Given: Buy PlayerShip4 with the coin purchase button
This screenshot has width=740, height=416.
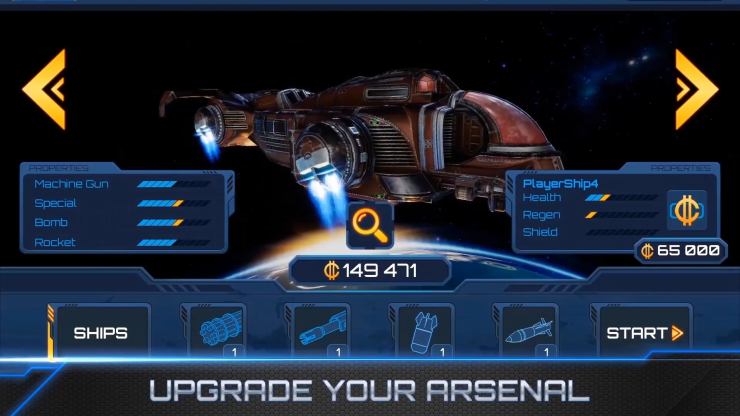Looking at the screenshot, I should click(x=686, y=211).
